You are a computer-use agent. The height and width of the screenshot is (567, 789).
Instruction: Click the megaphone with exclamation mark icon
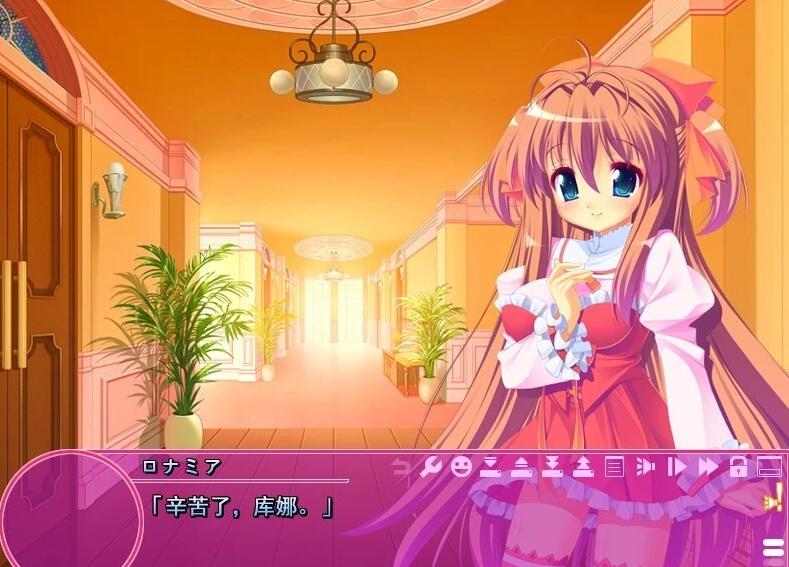point(773,496)
